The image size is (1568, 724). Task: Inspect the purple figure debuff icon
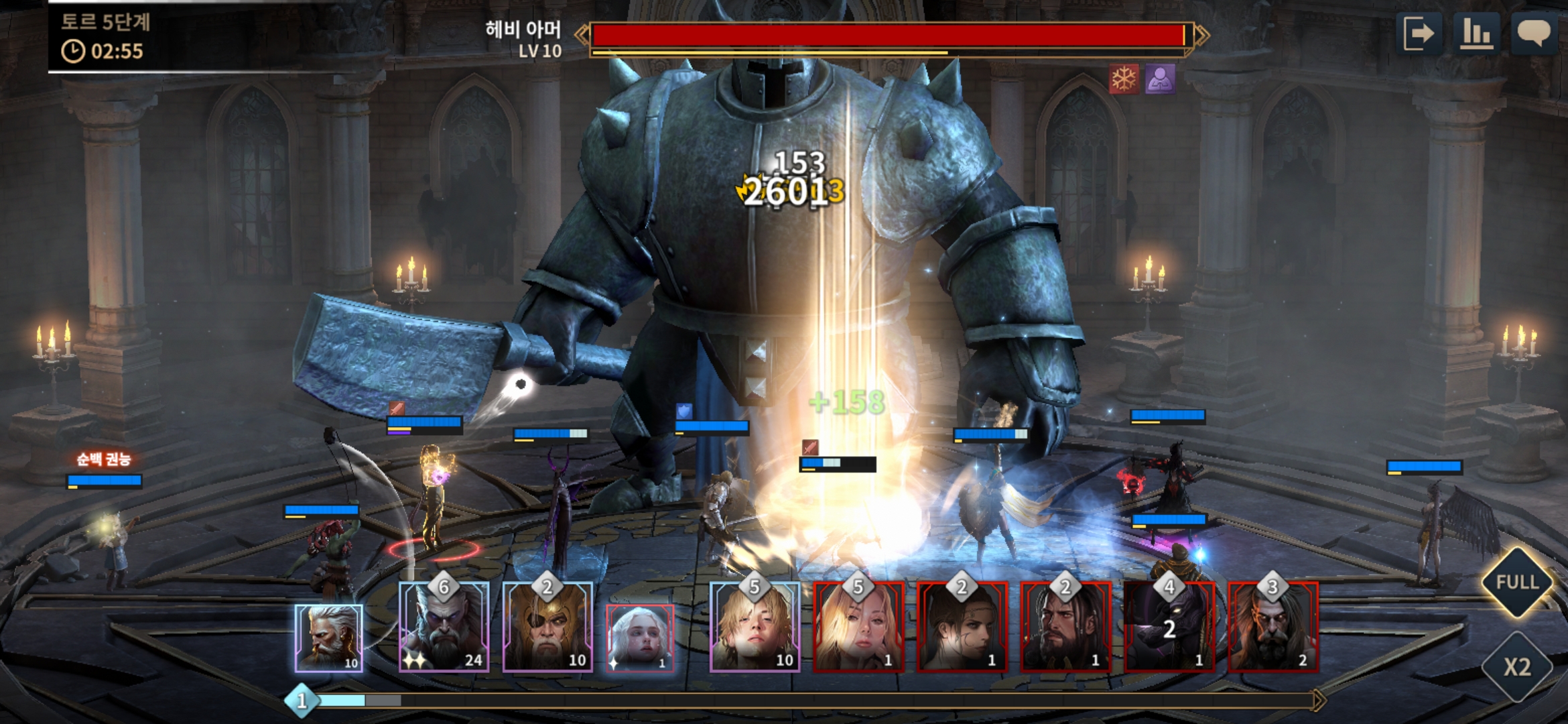[1160, 80]
